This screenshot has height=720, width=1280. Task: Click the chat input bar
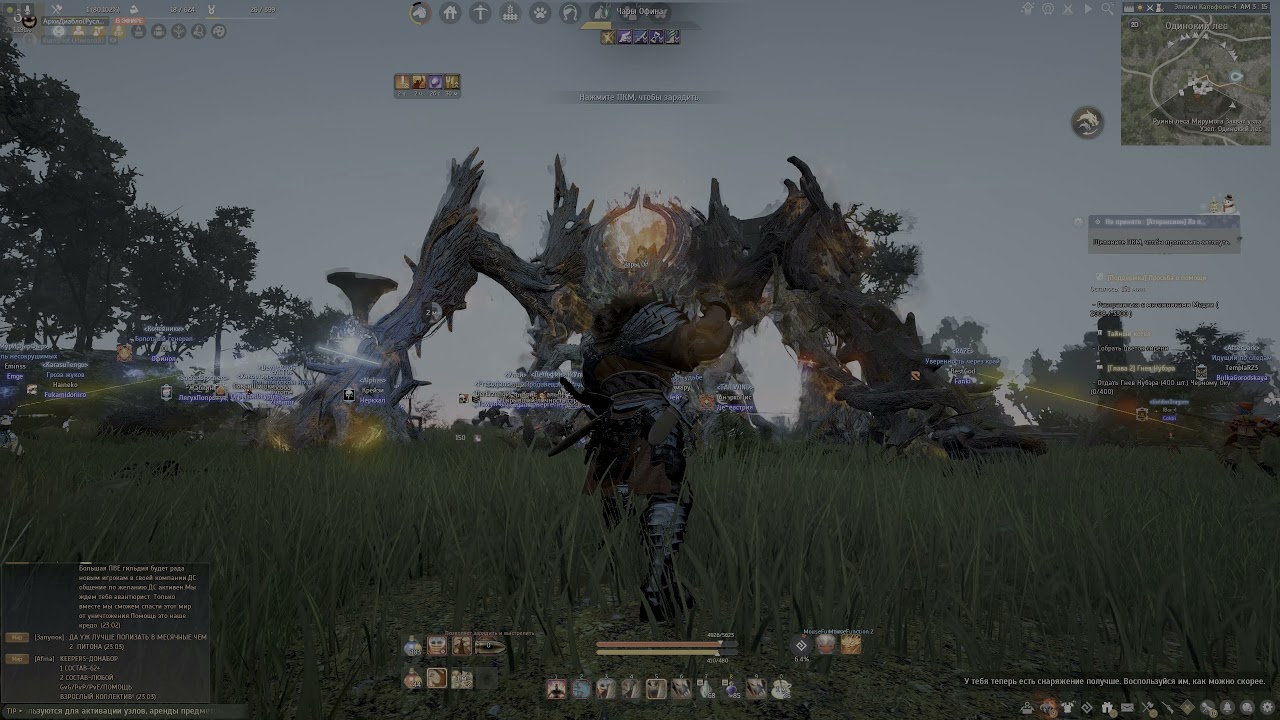(110, 711)
